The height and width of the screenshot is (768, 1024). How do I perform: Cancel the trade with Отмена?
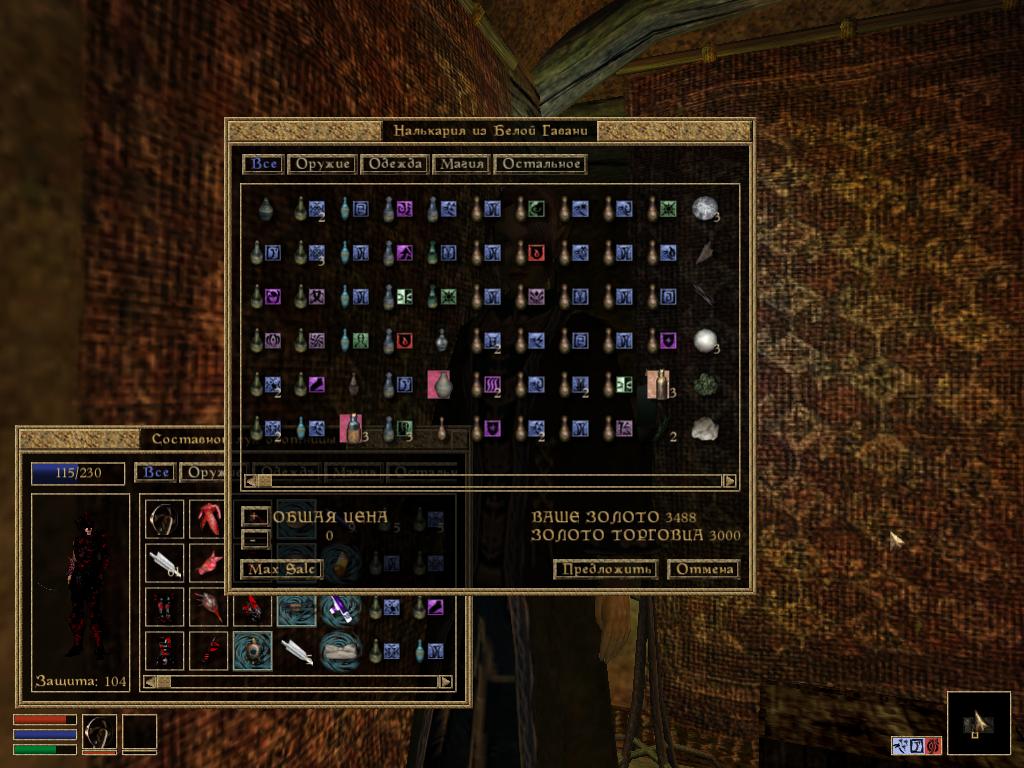tap(703, 569)
